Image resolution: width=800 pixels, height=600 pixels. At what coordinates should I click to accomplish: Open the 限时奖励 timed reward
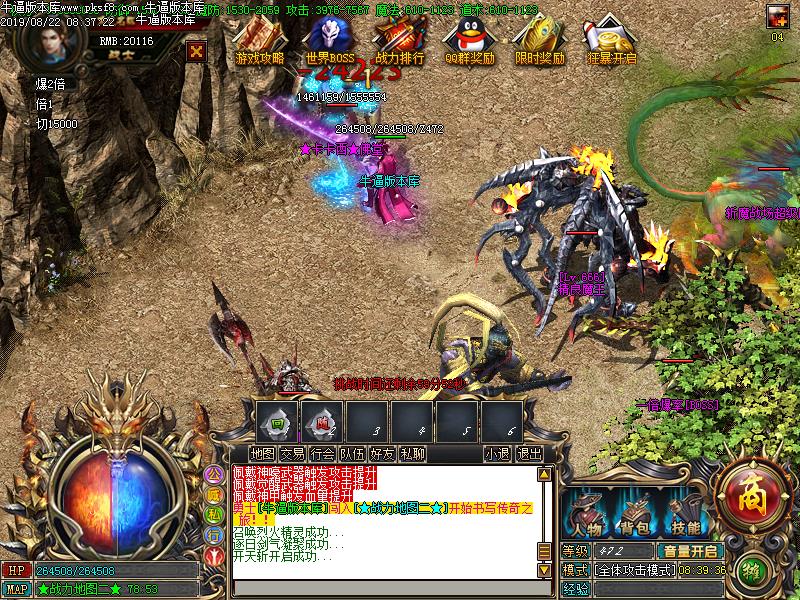(x=538, y=41)
